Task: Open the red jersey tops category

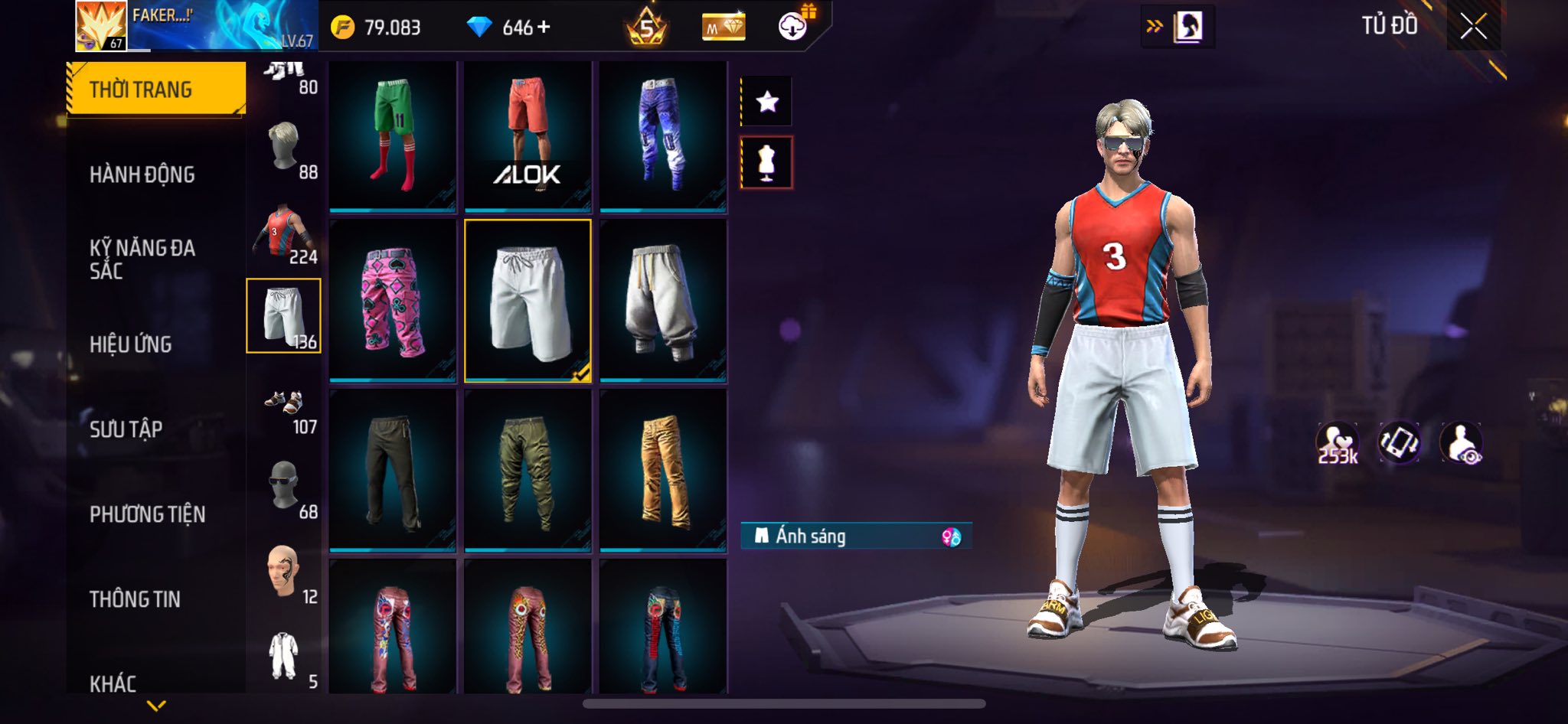Action: pyautogui.click(x=283, y=233)
